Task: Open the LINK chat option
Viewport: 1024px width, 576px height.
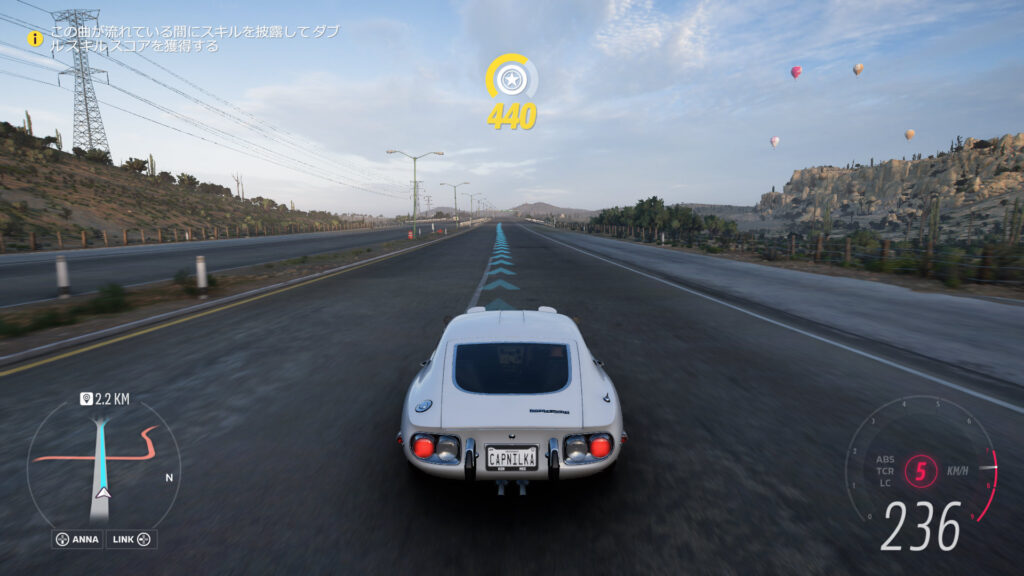Action: (131, 539)
